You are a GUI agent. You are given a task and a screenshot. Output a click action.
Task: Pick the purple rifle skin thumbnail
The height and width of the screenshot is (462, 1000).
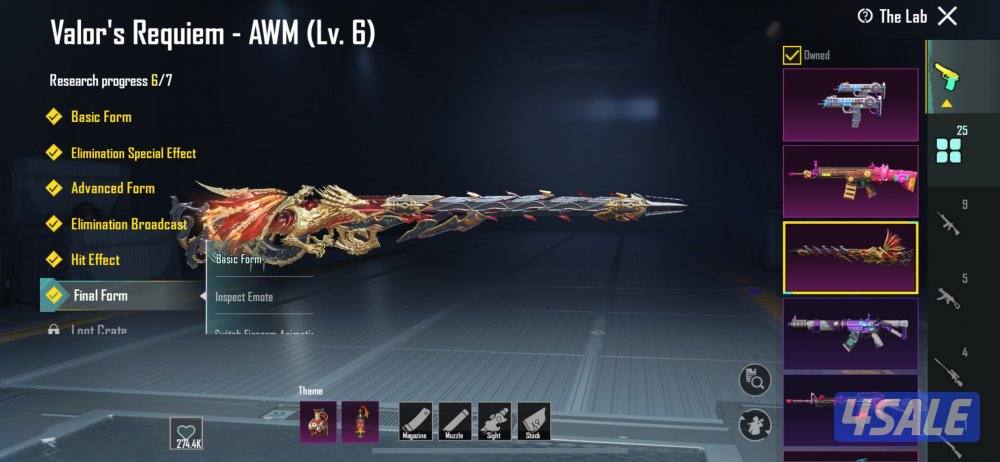tap(850, 333)
